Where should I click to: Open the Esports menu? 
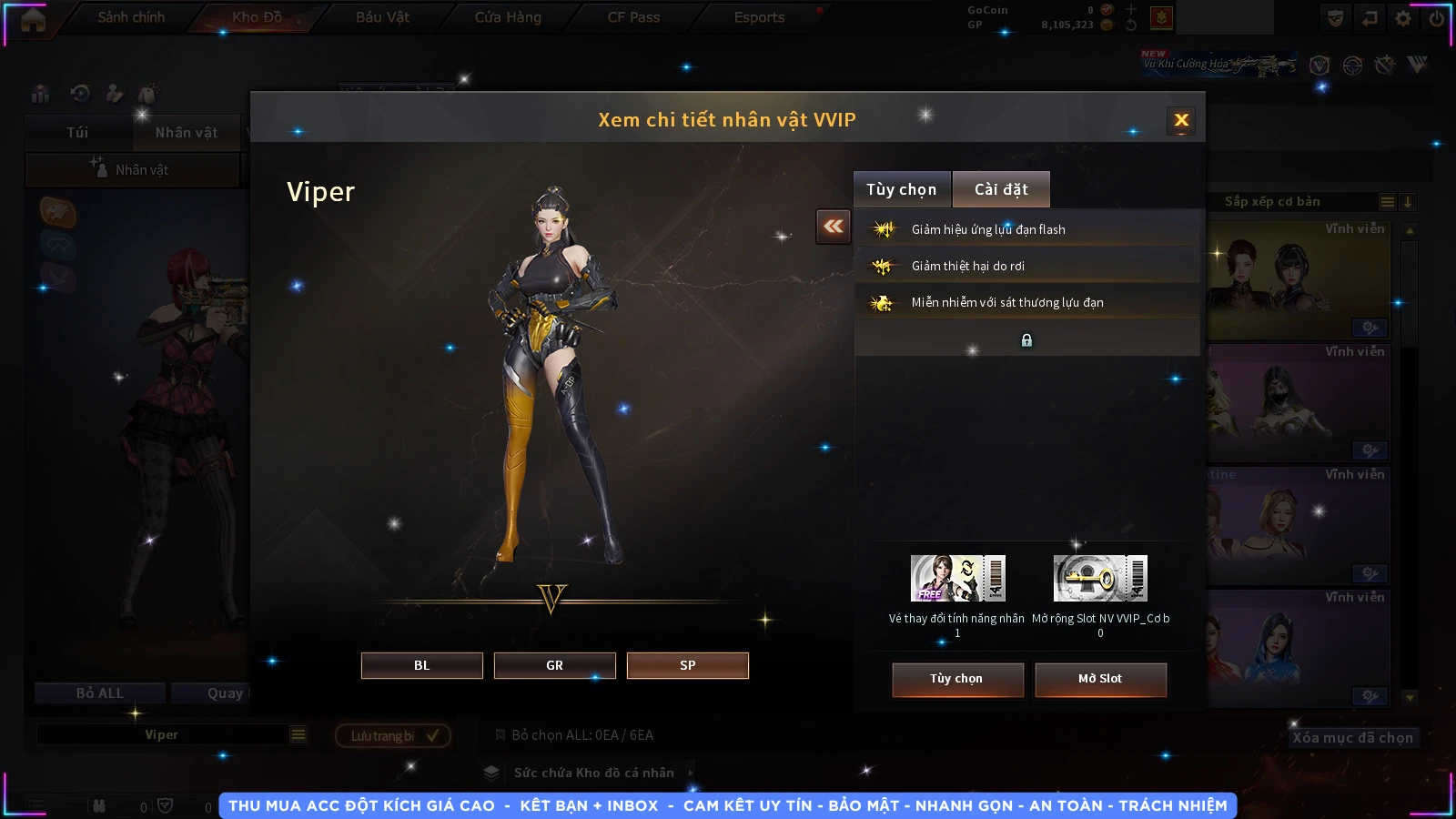point(759,17)
